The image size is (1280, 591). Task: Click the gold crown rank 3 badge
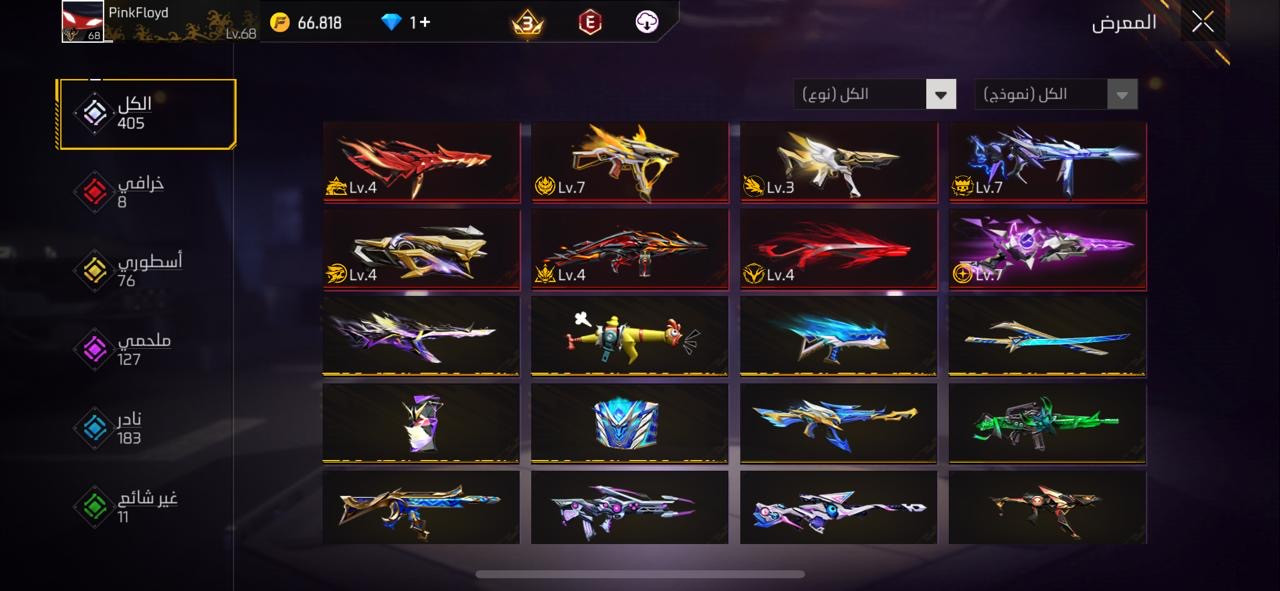pyautogui.click(x=528, y=22)
